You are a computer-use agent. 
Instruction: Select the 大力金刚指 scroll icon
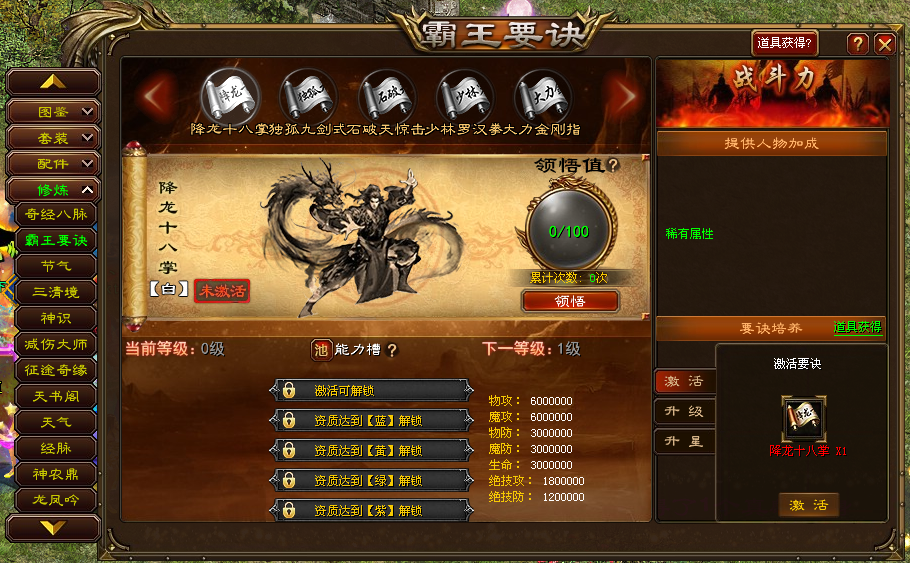coord(542,96)
